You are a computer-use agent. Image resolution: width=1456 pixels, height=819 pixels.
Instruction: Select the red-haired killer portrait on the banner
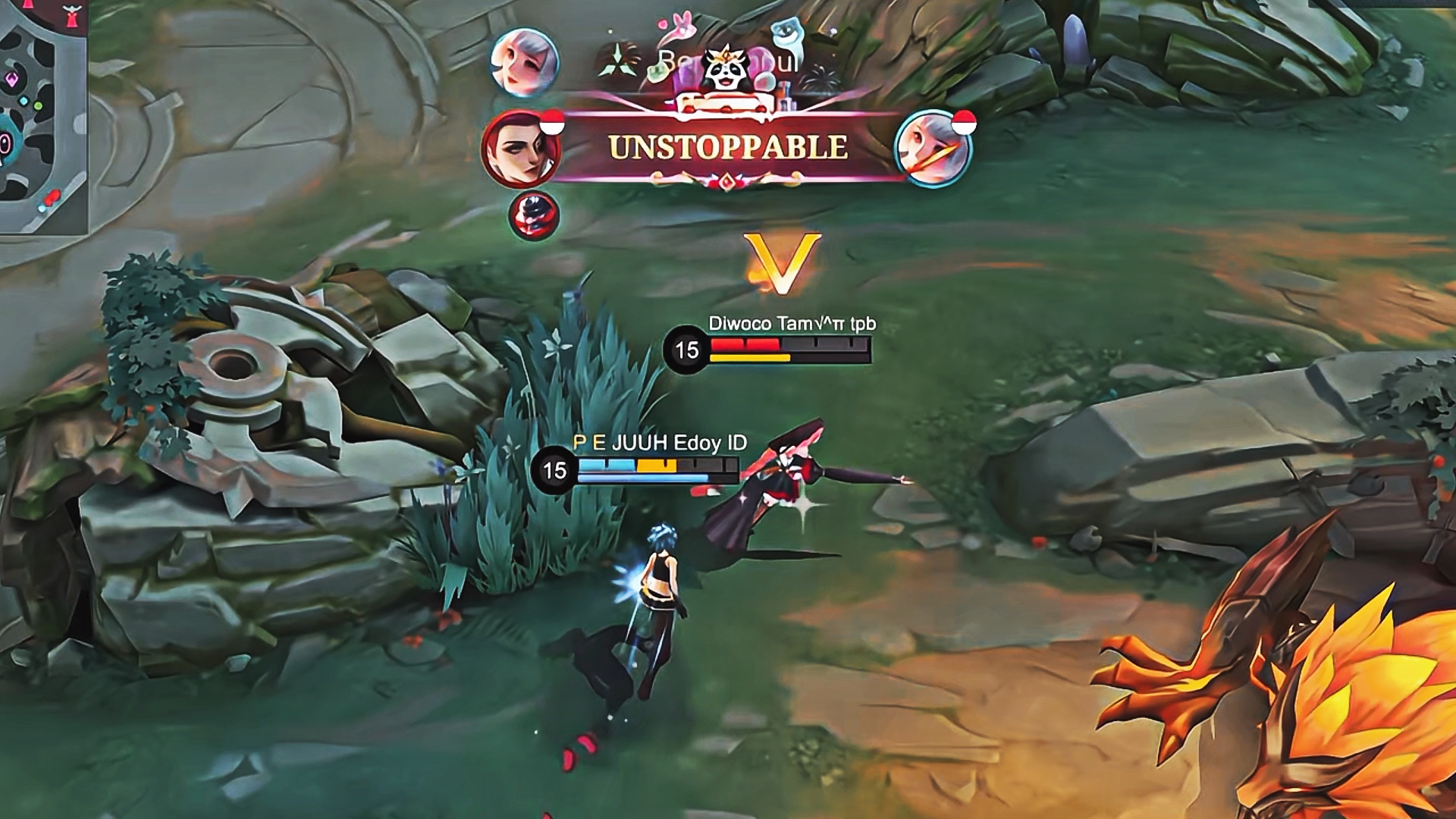click(521, 149)
